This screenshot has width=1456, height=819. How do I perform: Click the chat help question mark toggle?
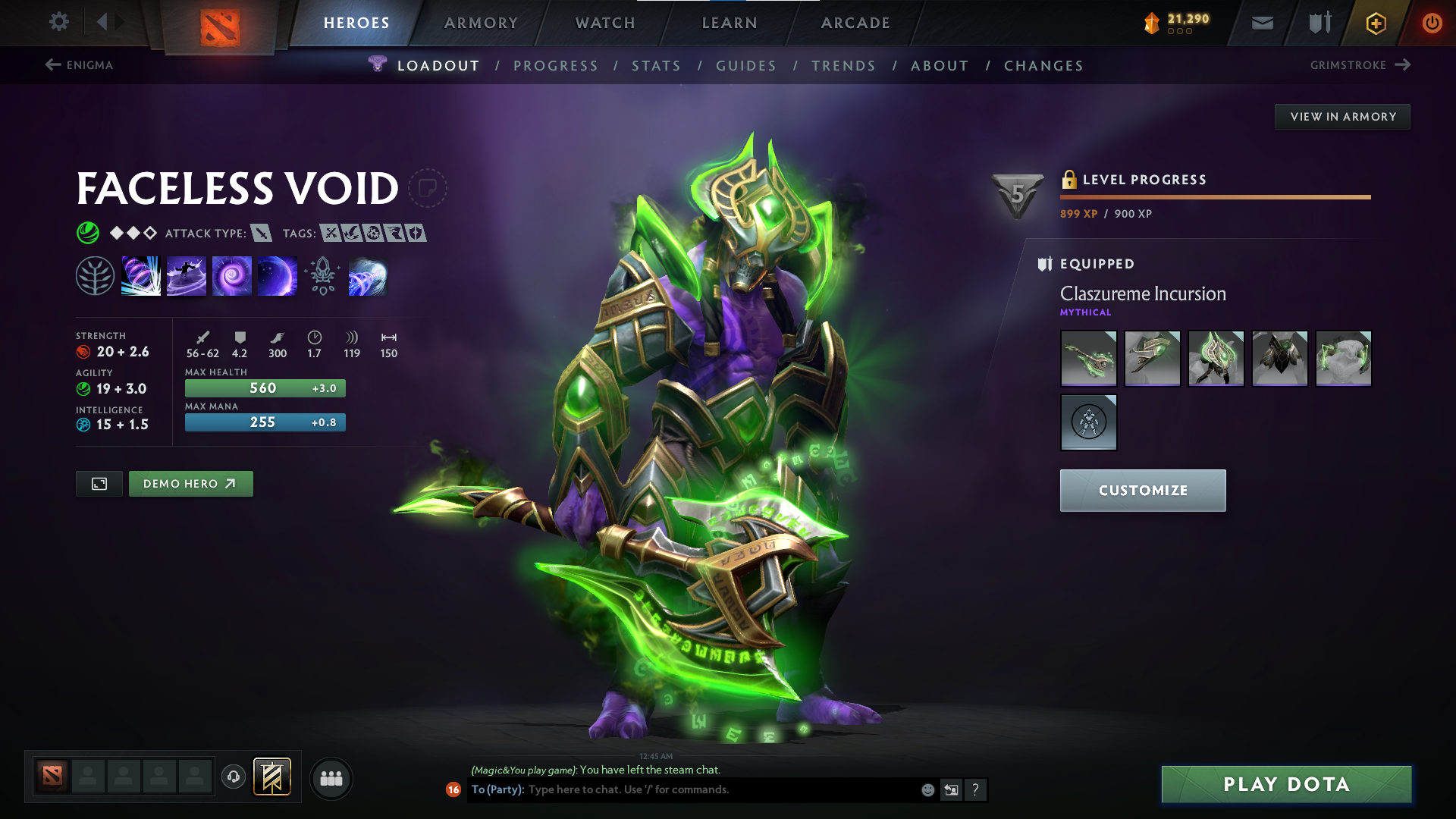click(x=976, y=789)
